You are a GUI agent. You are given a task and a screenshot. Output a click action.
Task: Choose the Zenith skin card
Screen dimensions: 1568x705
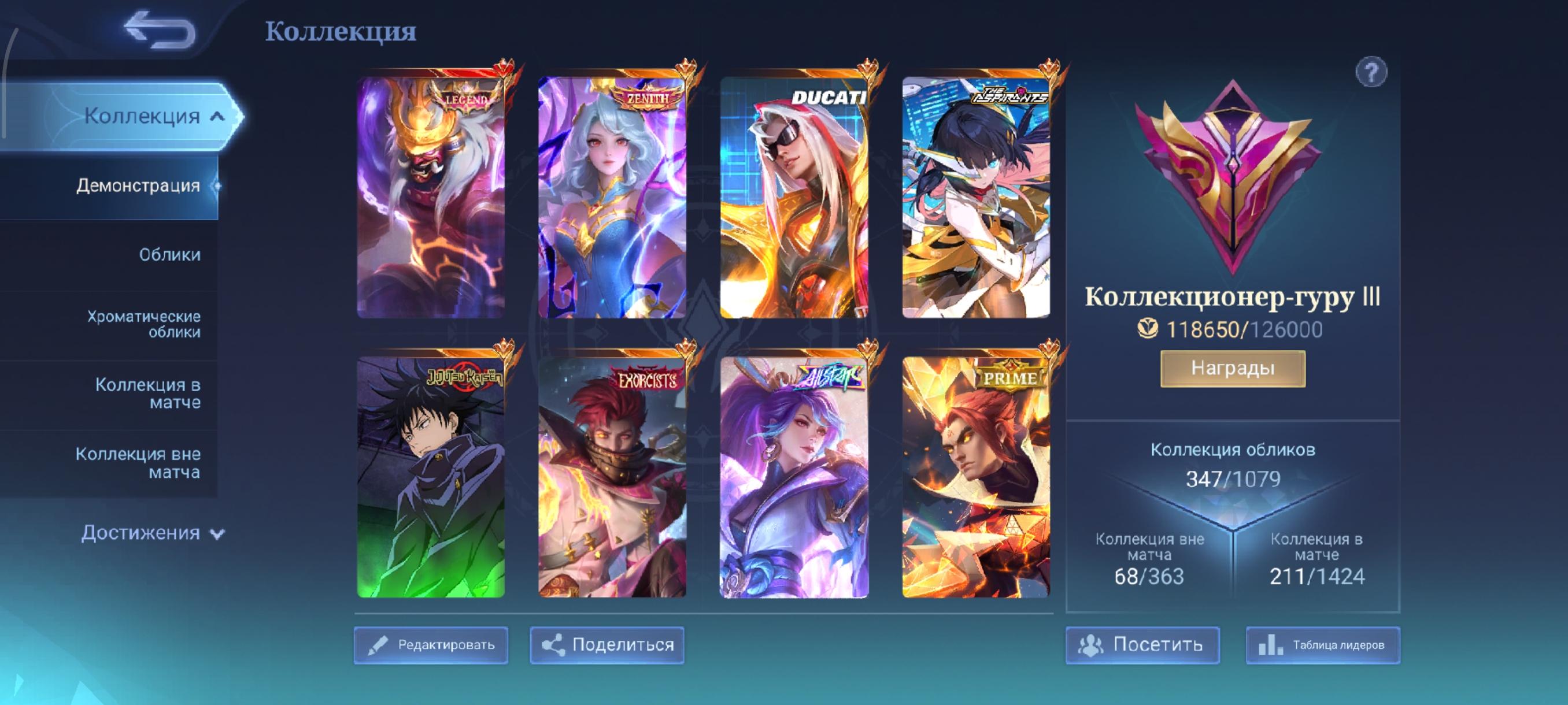tap(612, 196)
